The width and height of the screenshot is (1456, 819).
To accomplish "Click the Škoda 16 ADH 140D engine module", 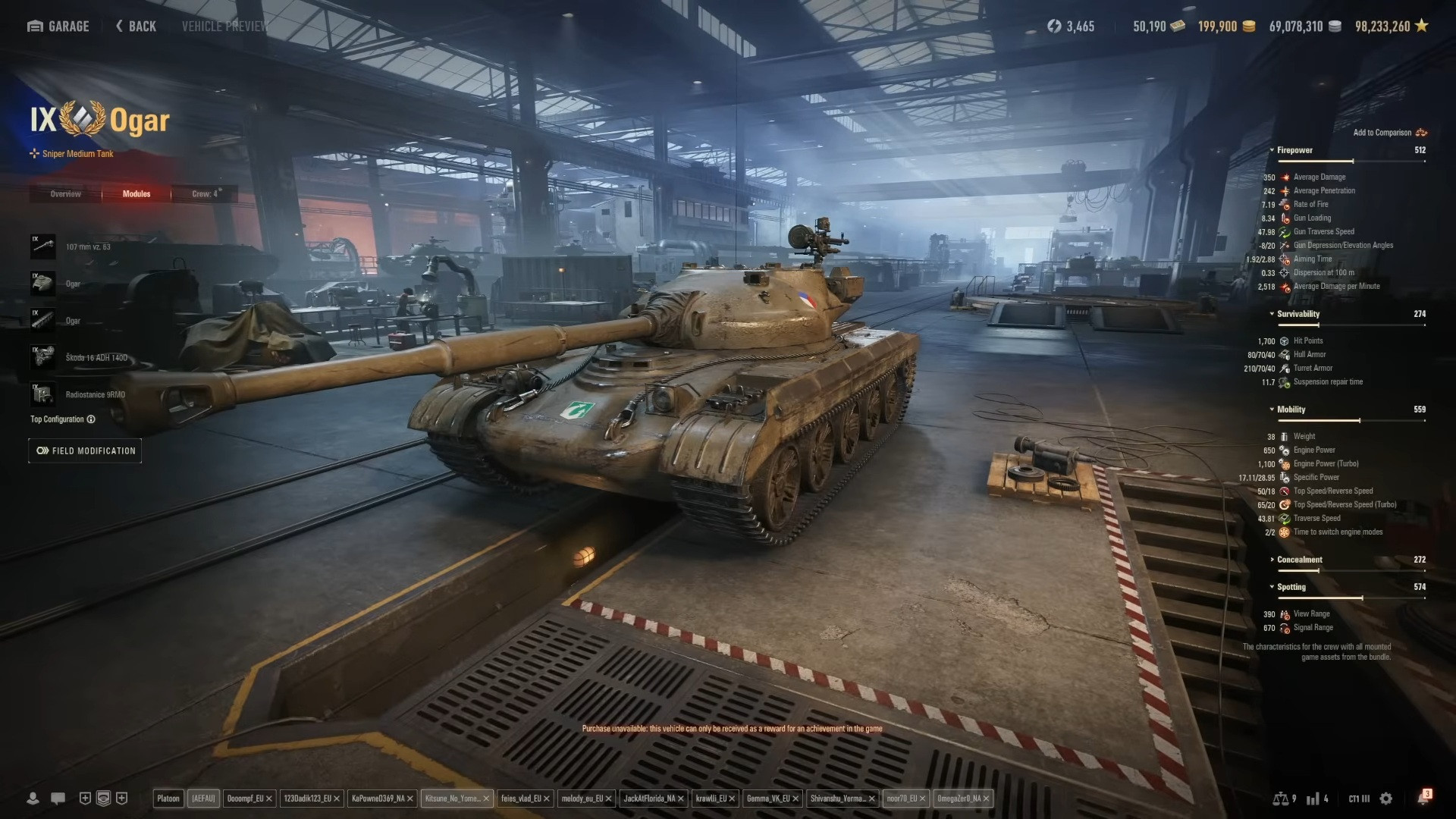I will [x=42, y=357].
